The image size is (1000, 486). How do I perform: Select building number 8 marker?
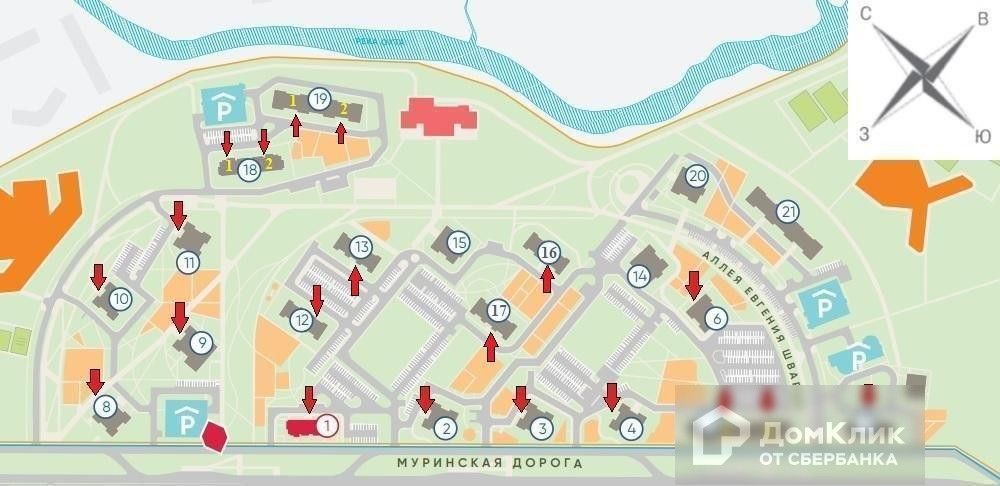coord(104,407)
